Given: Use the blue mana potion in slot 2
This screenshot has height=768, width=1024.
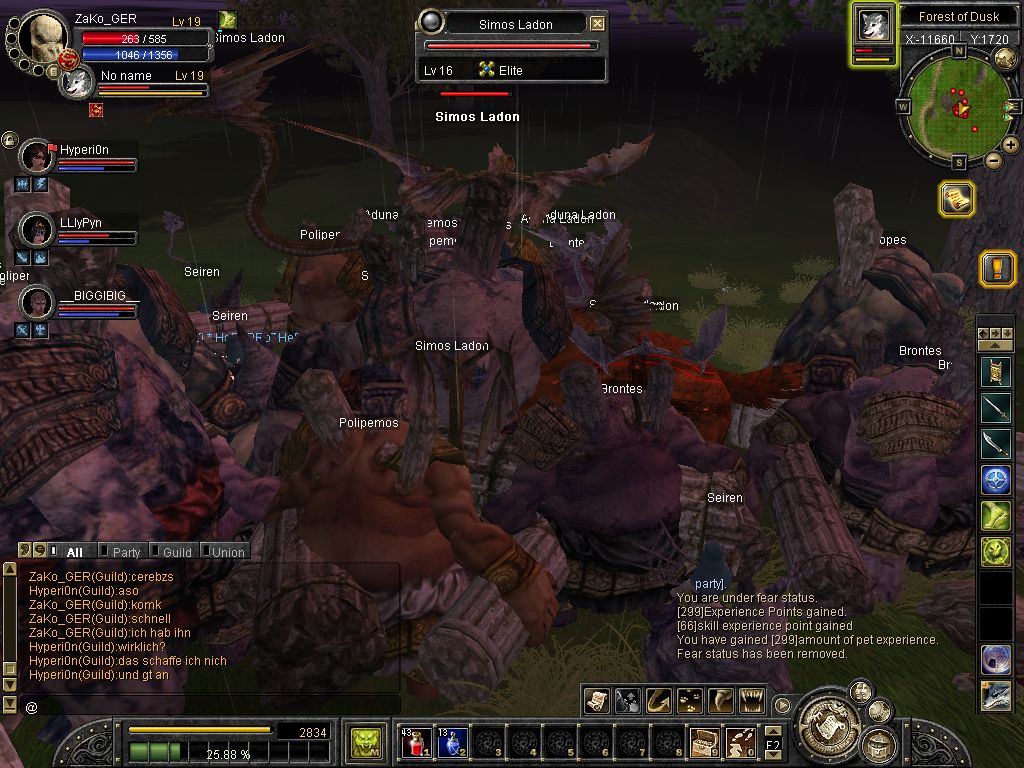Looking at the screenshot, I should click(x=451, y=742).
